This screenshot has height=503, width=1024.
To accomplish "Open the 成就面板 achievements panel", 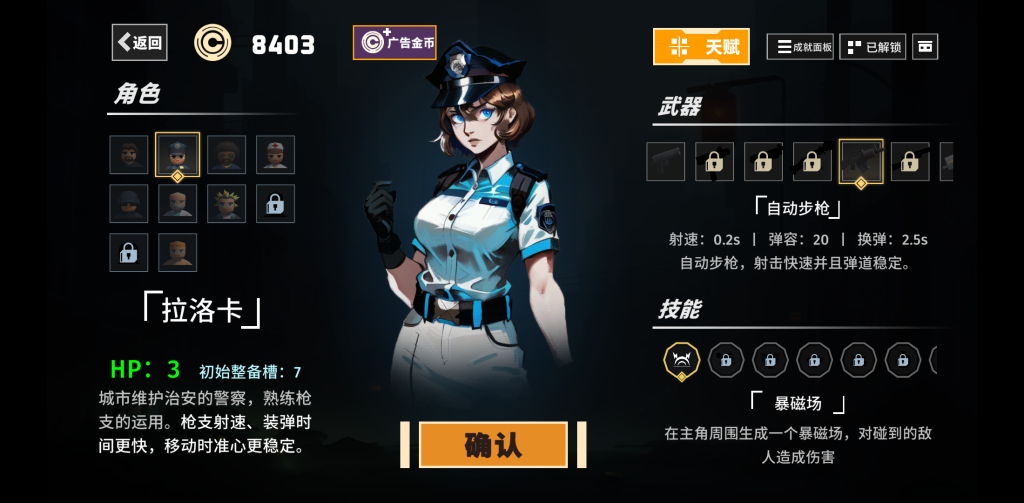I will [800, 46].
